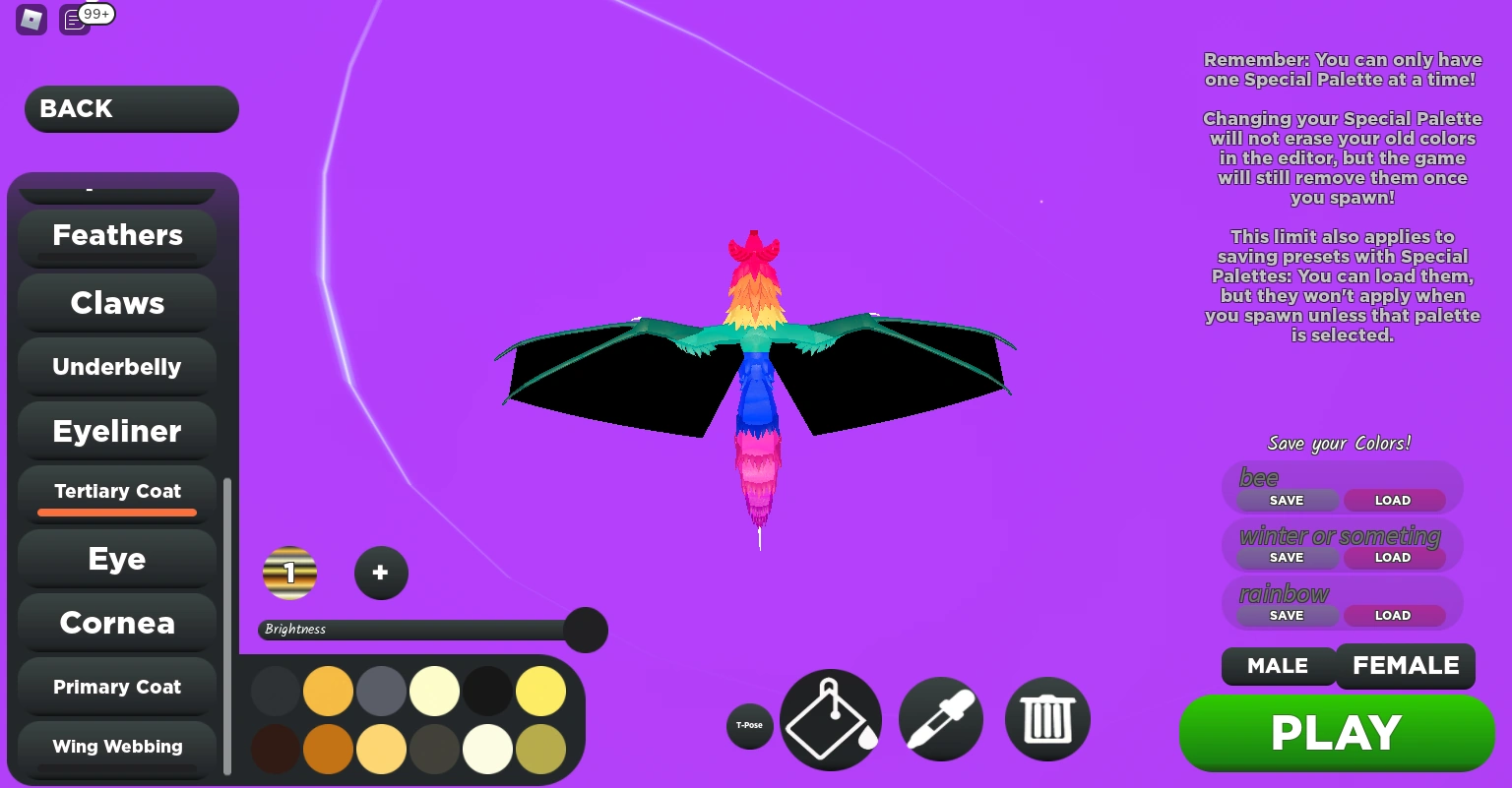Open the chat showing 99+ notifications
Viewport: 1512px width, 788px height.
click(74, 20)
